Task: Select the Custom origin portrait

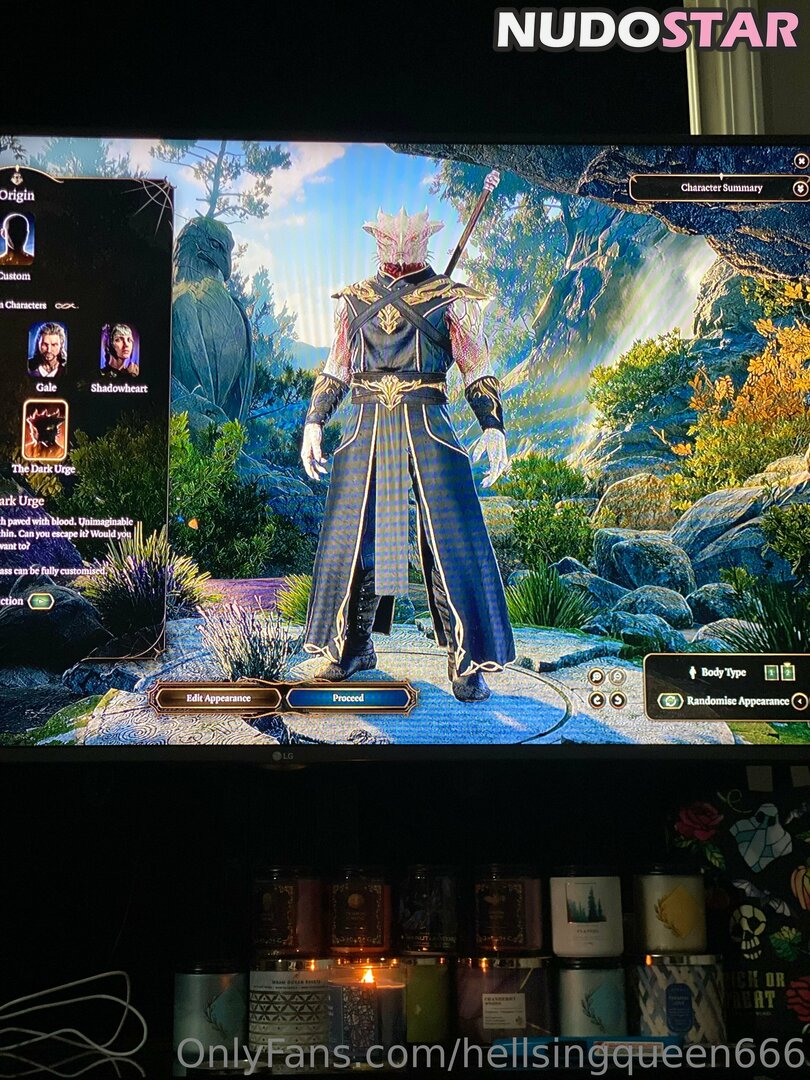Action: pos(16,239)
